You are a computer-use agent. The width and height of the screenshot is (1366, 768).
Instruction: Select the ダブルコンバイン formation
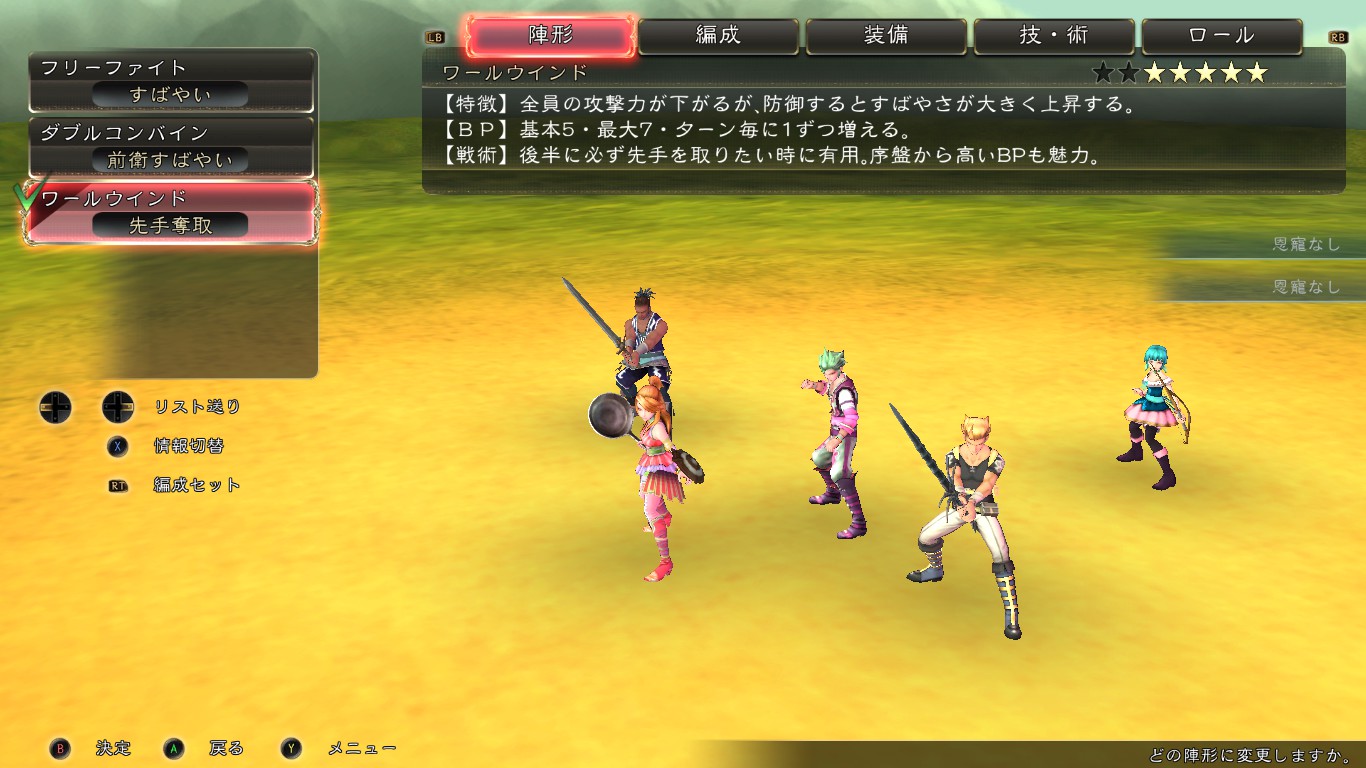click(x=173, y=146)
